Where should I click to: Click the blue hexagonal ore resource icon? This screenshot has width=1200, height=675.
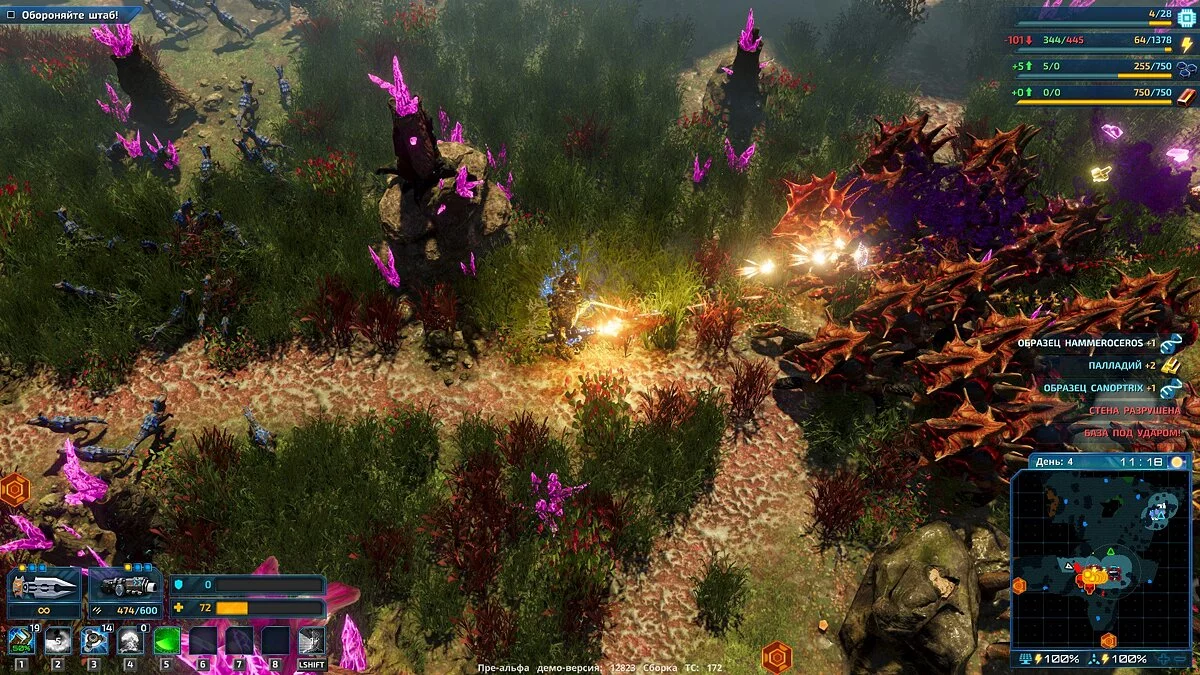(x=1186, y=69)
